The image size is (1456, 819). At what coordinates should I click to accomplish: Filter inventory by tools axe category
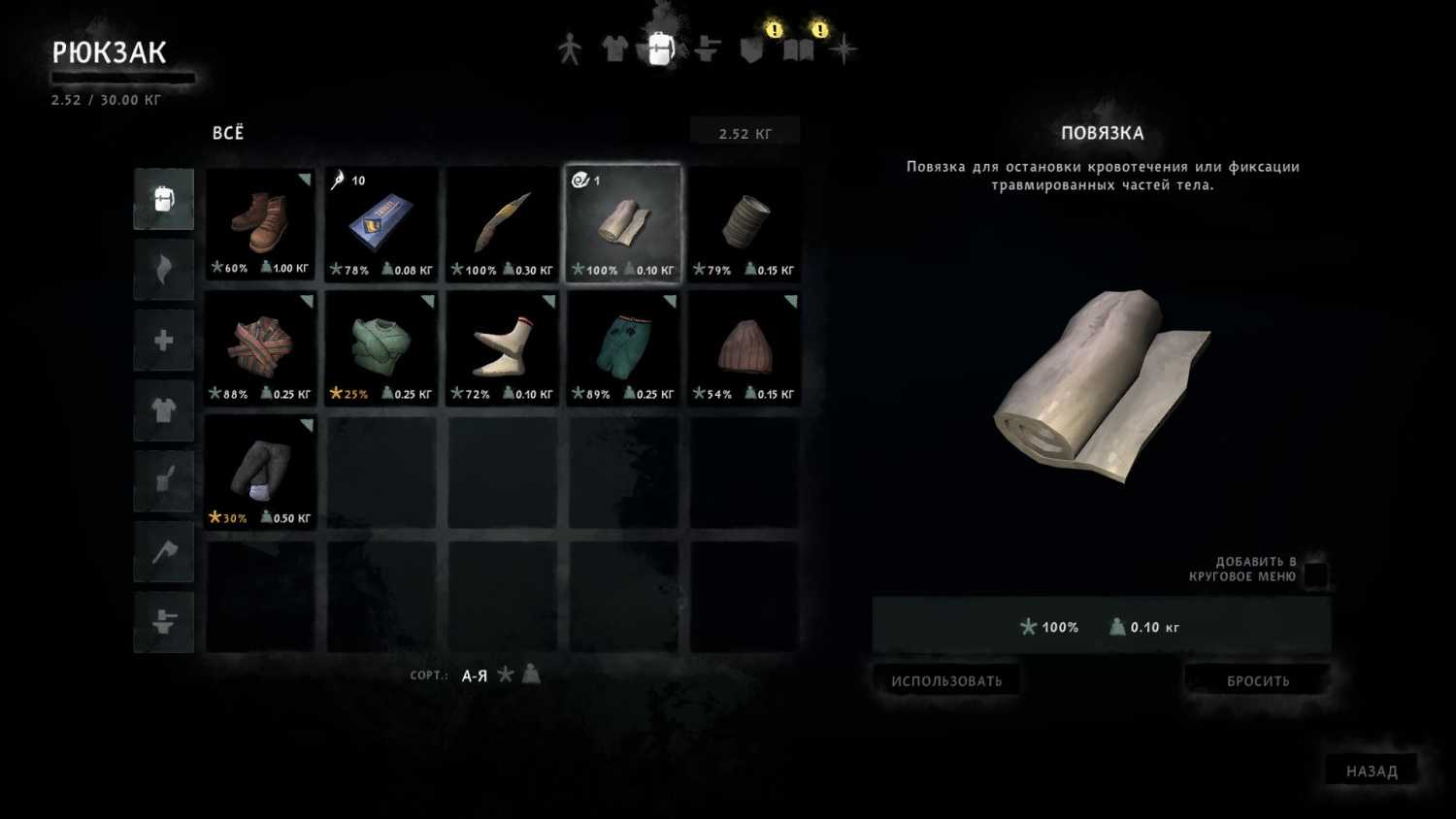(x=163, y=551)
